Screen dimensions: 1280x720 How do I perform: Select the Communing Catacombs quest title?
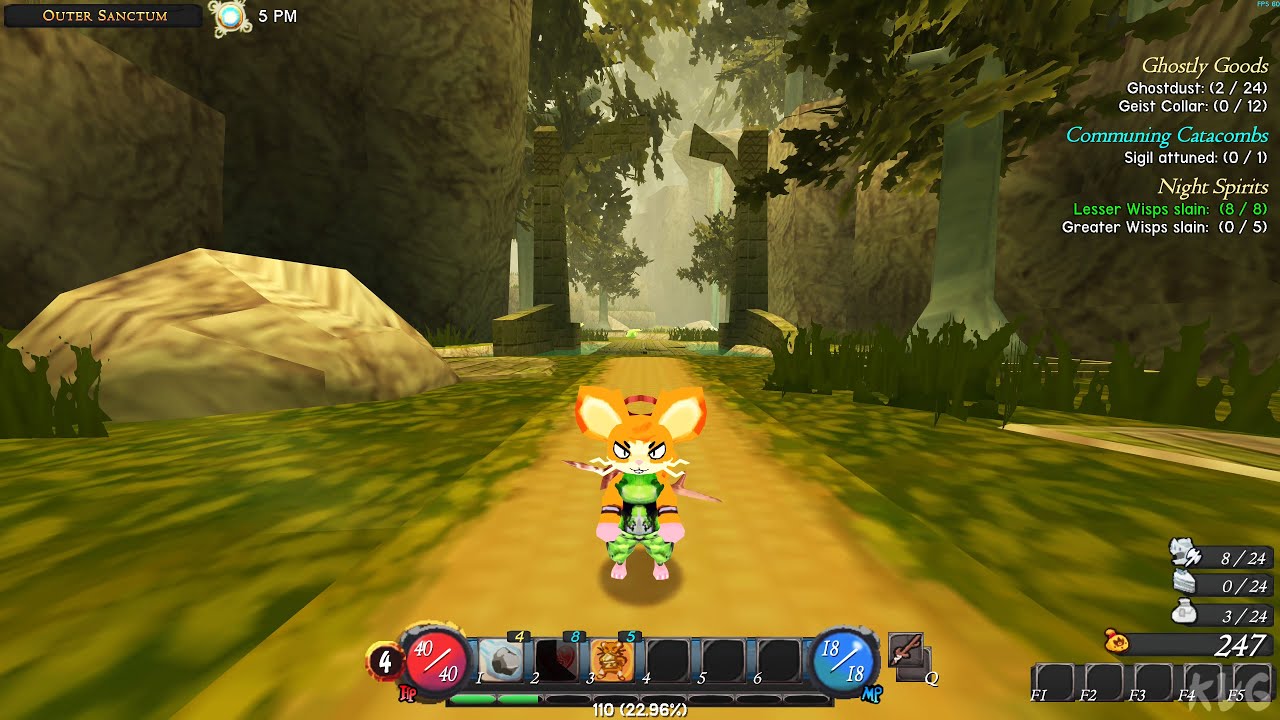coord(1166,135)
